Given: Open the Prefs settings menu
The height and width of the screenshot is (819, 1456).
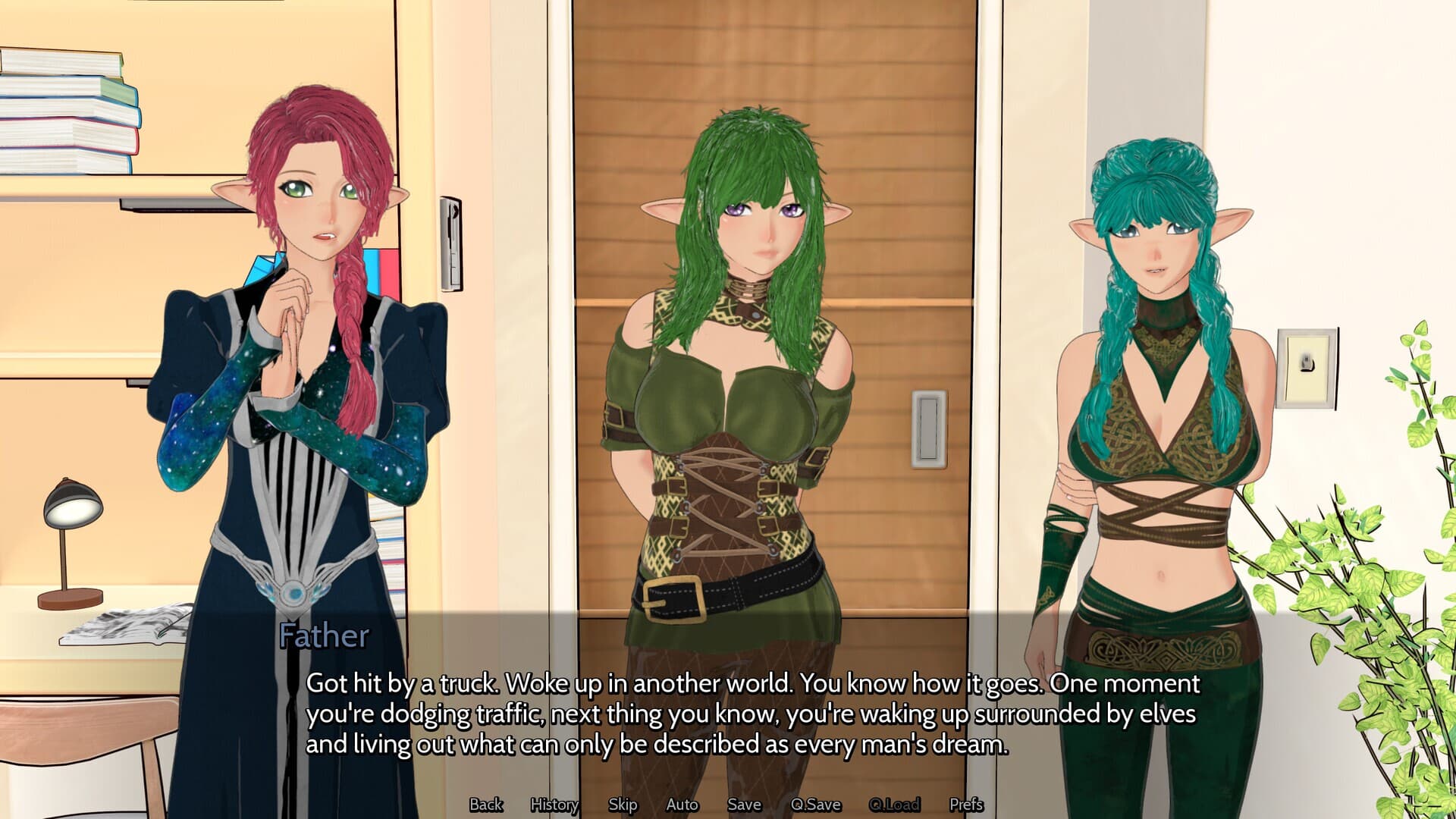Looking at the screenshot, I should click(x=968, y=805).
